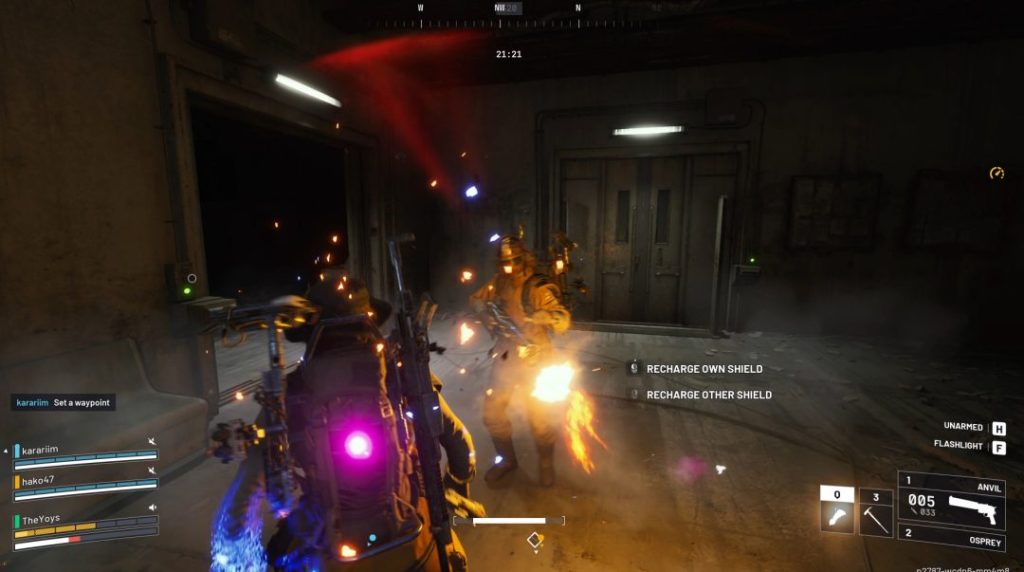1024x572 pixels.
Task: Choose Recharge Other Shield option
Action: [x=708, y=395]
